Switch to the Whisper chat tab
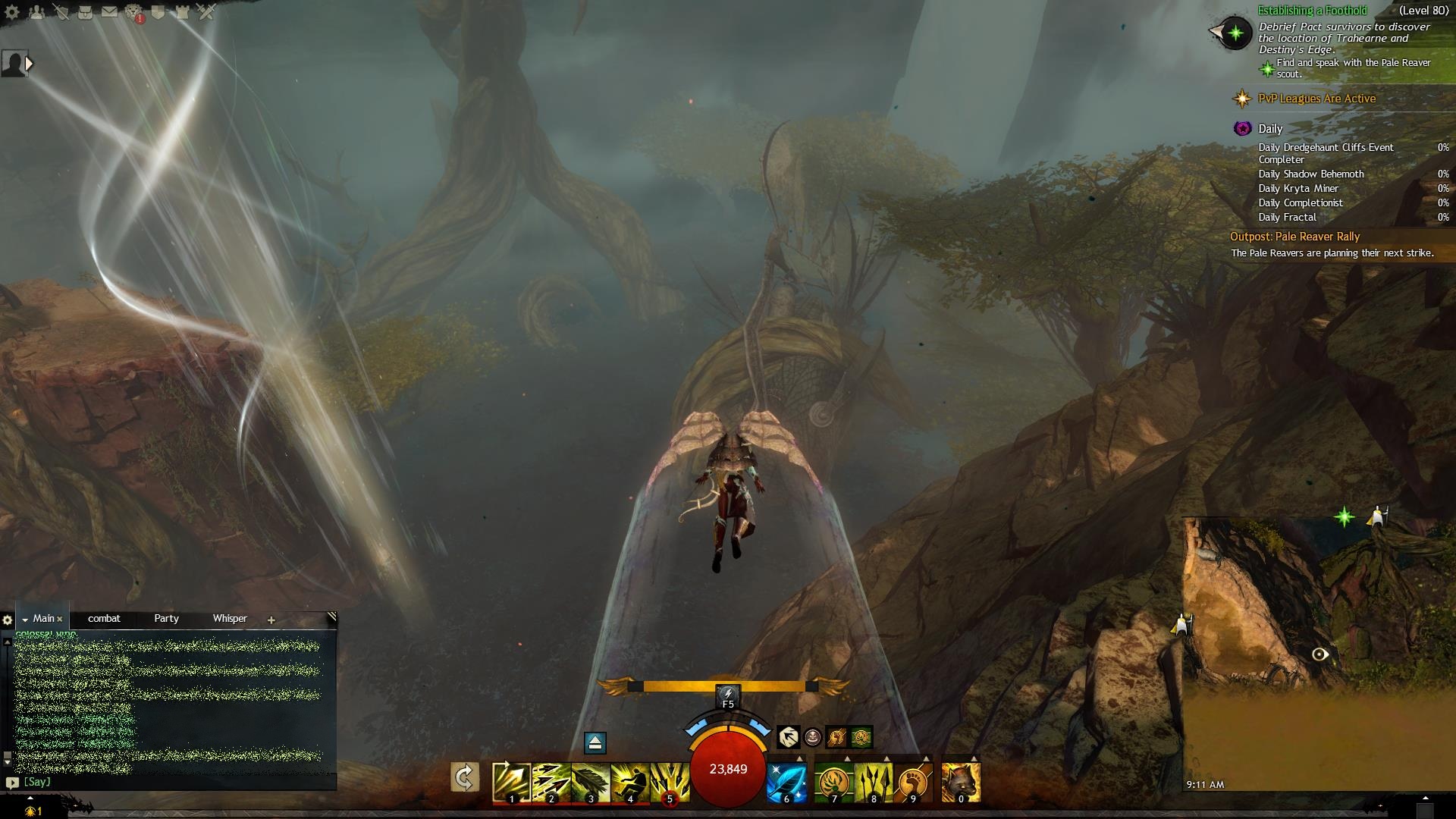Viewport: 1456px width, 819px height. coord(230,619)
